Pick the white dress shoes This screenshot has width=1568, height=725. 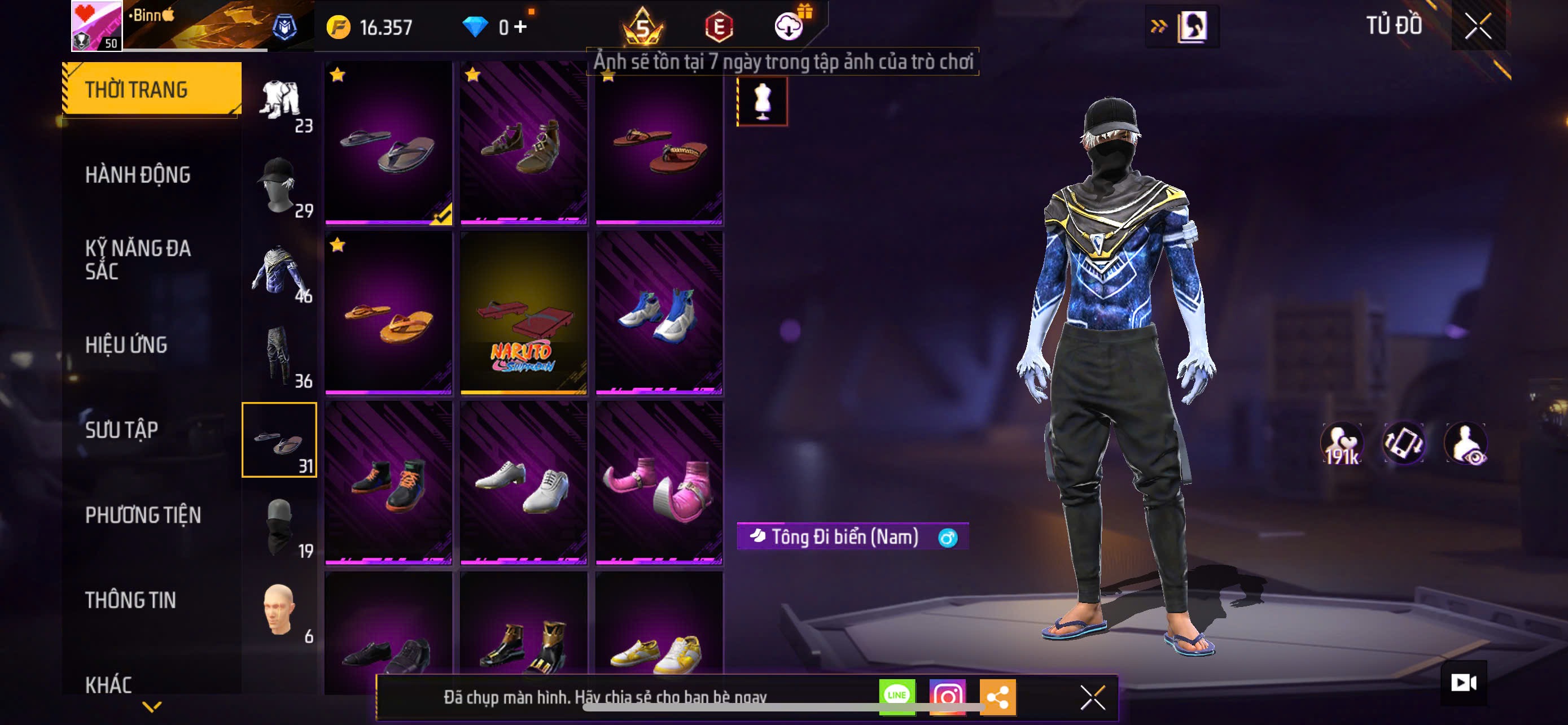(x=523, y=483)
